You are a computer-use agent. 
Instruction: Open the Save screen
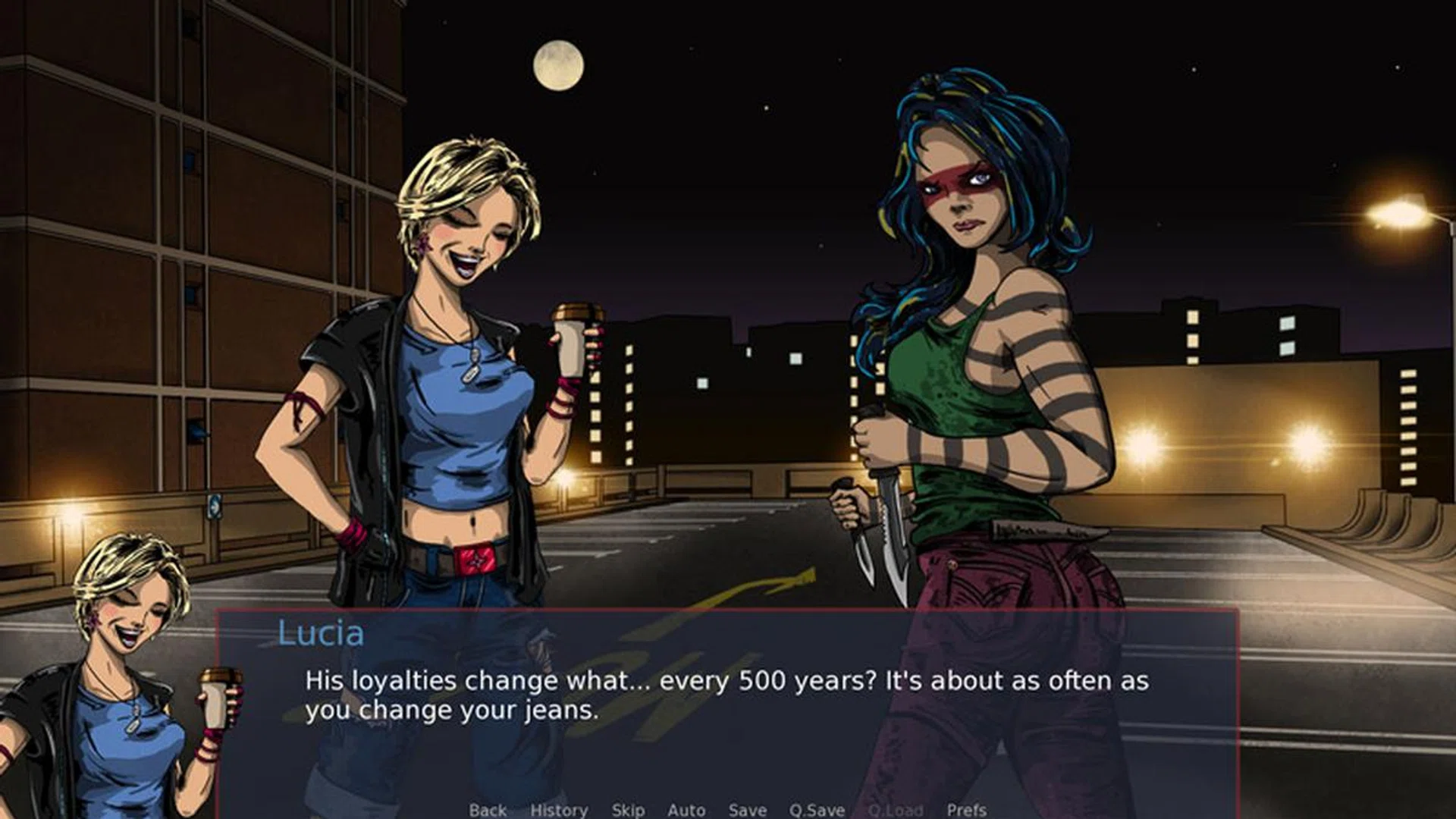point(746,810)
